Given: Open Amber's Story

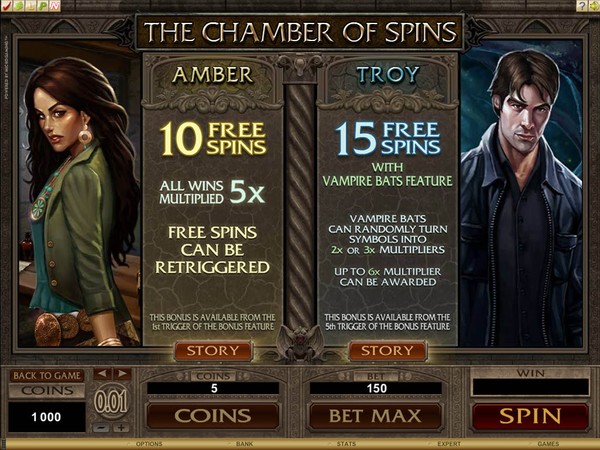Looking at the screenshot, I should [x=213, y=351].
